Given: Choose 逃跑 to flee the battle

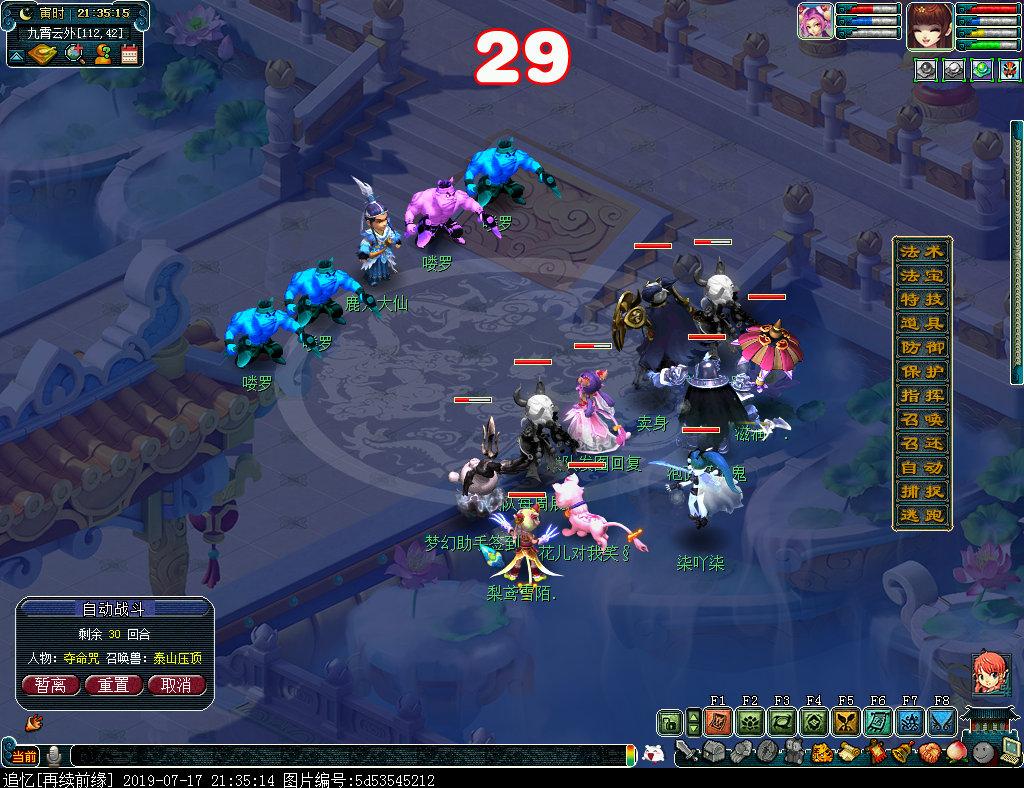Looking at the screenshot, I should [921, 516].
